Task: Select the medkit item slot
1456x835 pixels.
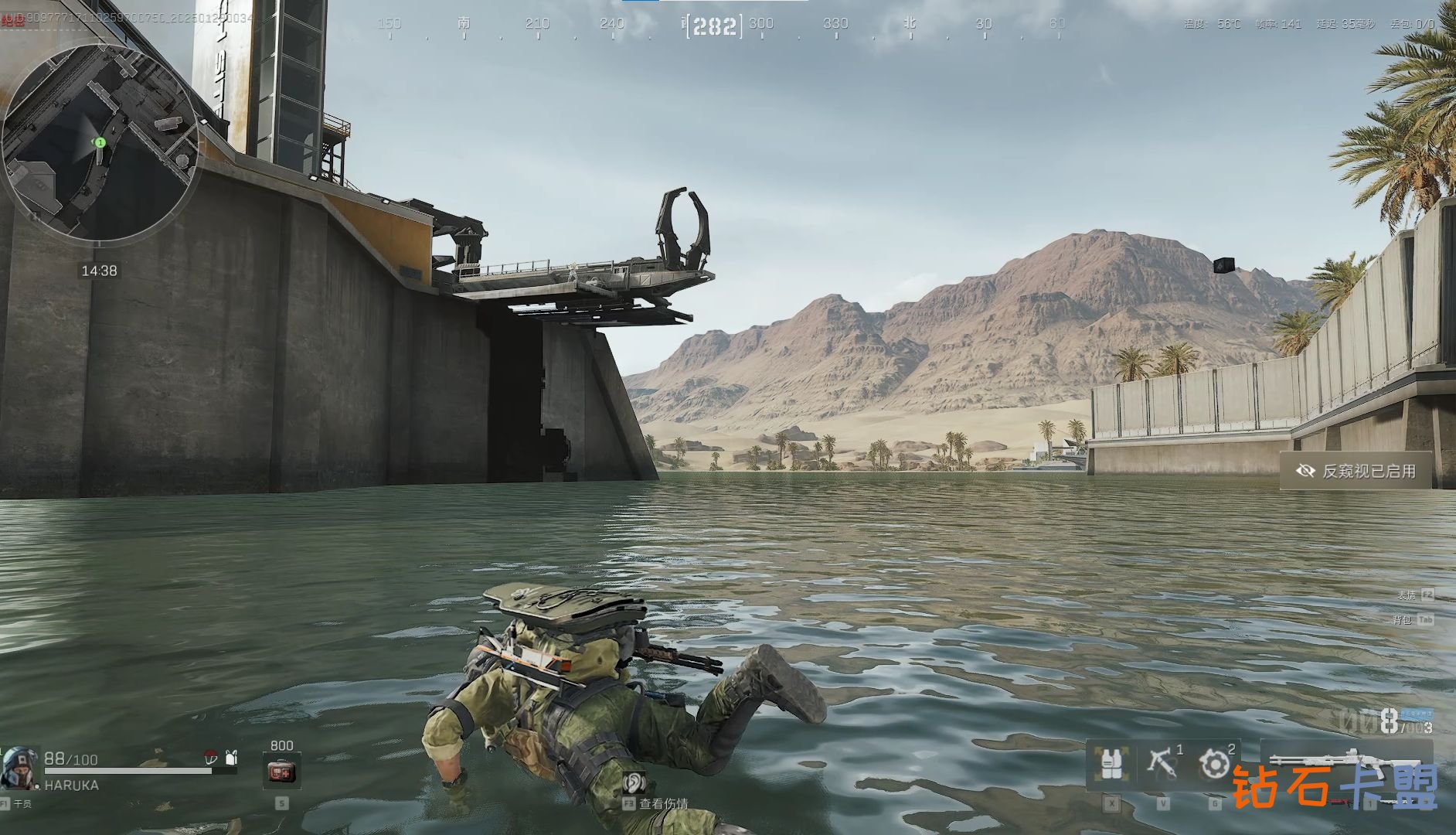Action: point(281,772)
